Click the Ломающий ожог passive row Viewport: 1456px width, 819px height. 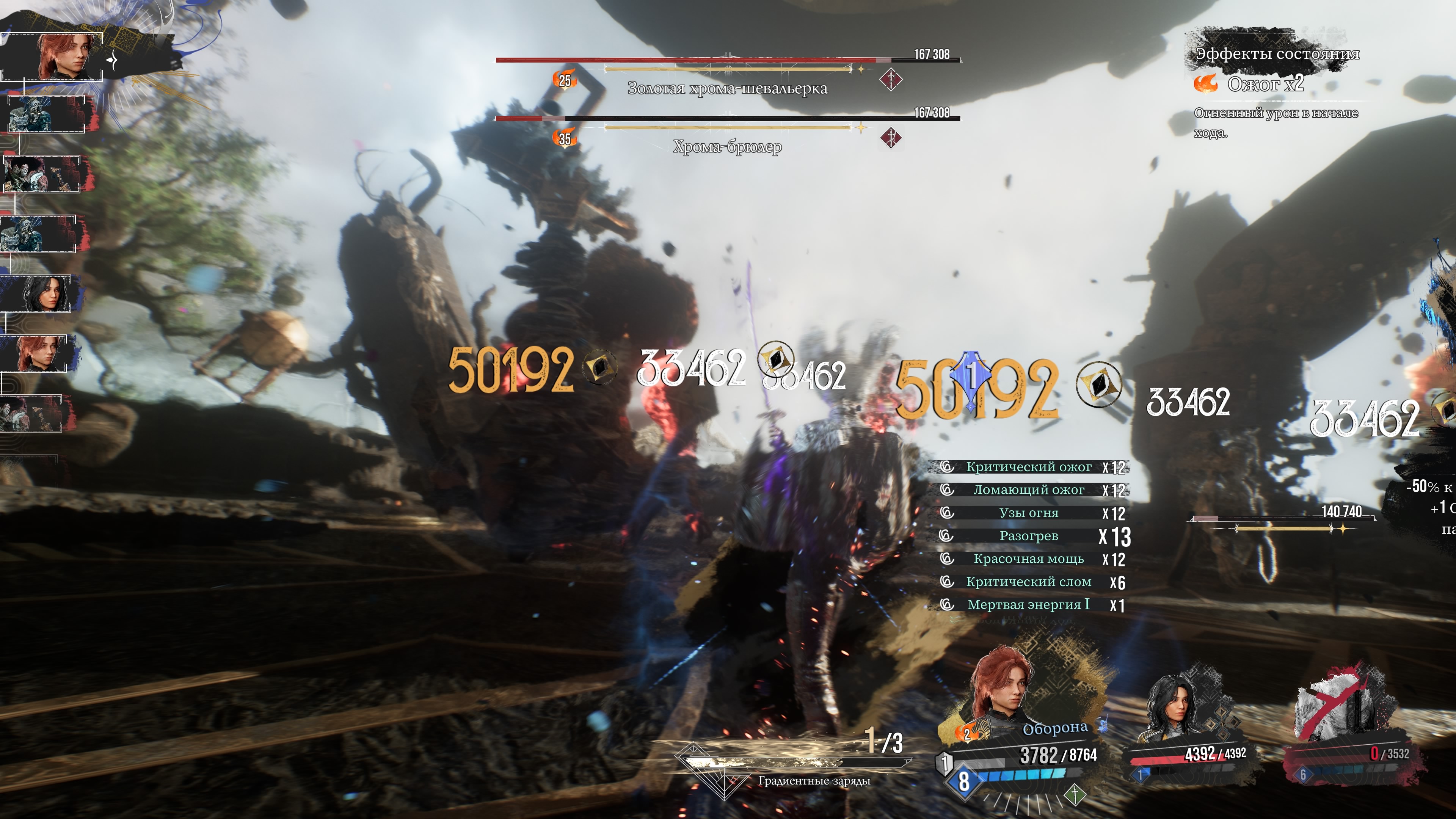point(1028,490)
